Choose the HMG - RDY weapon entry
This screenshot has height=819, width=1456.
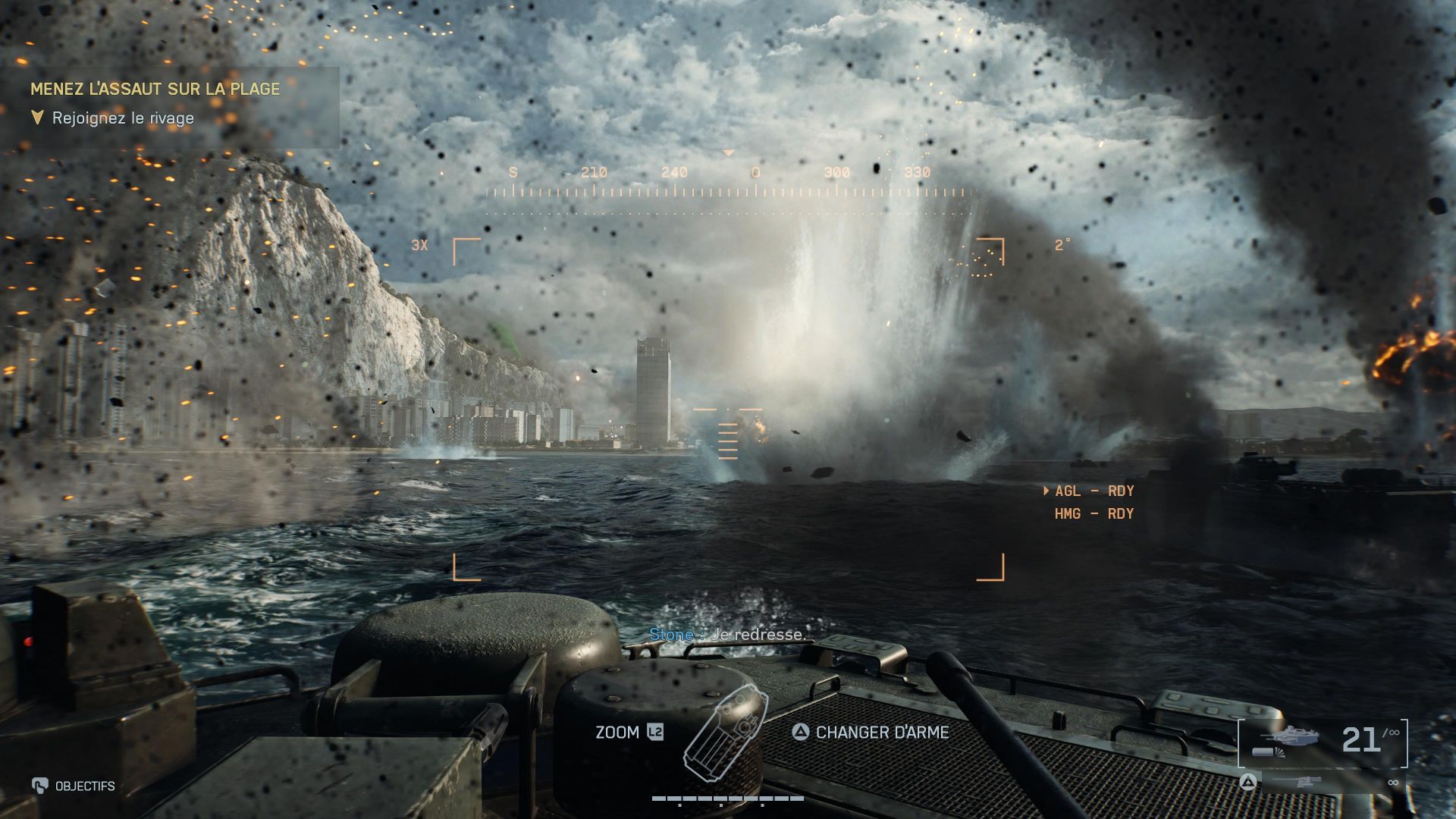click(x=1094, y=514)
